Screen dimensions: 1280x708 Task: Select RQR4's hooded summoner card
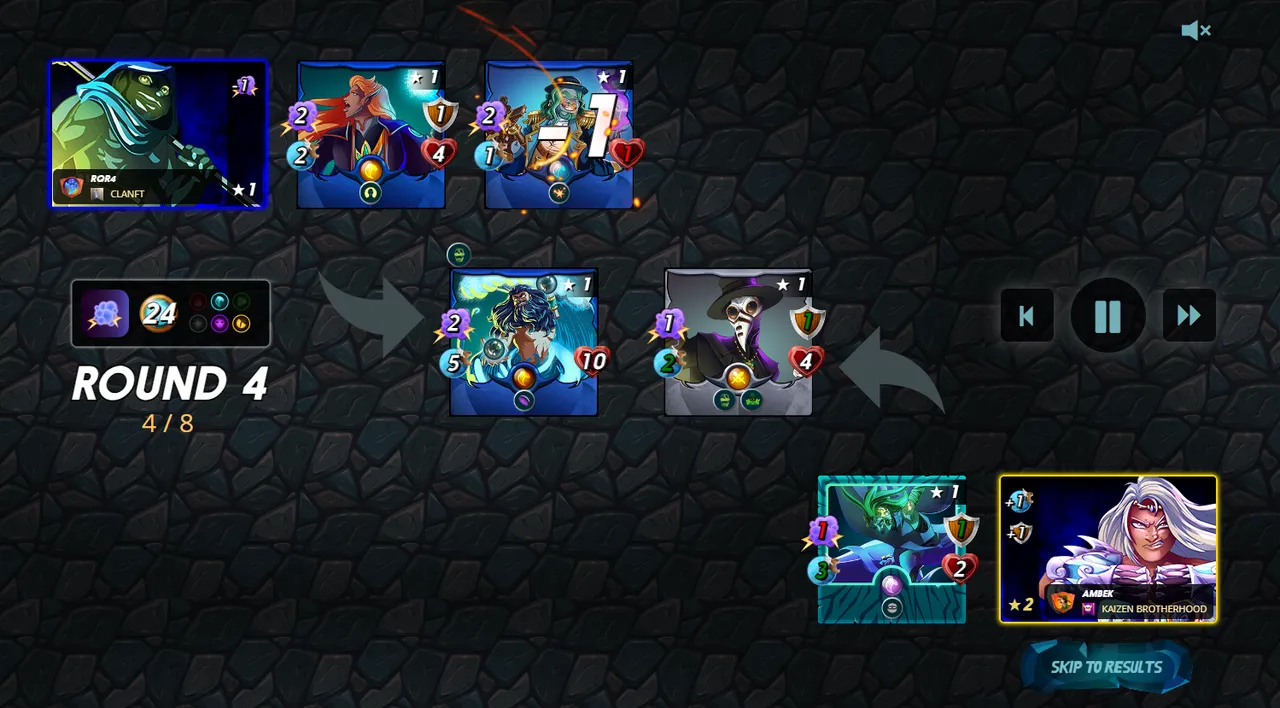(x=158, y=134)
